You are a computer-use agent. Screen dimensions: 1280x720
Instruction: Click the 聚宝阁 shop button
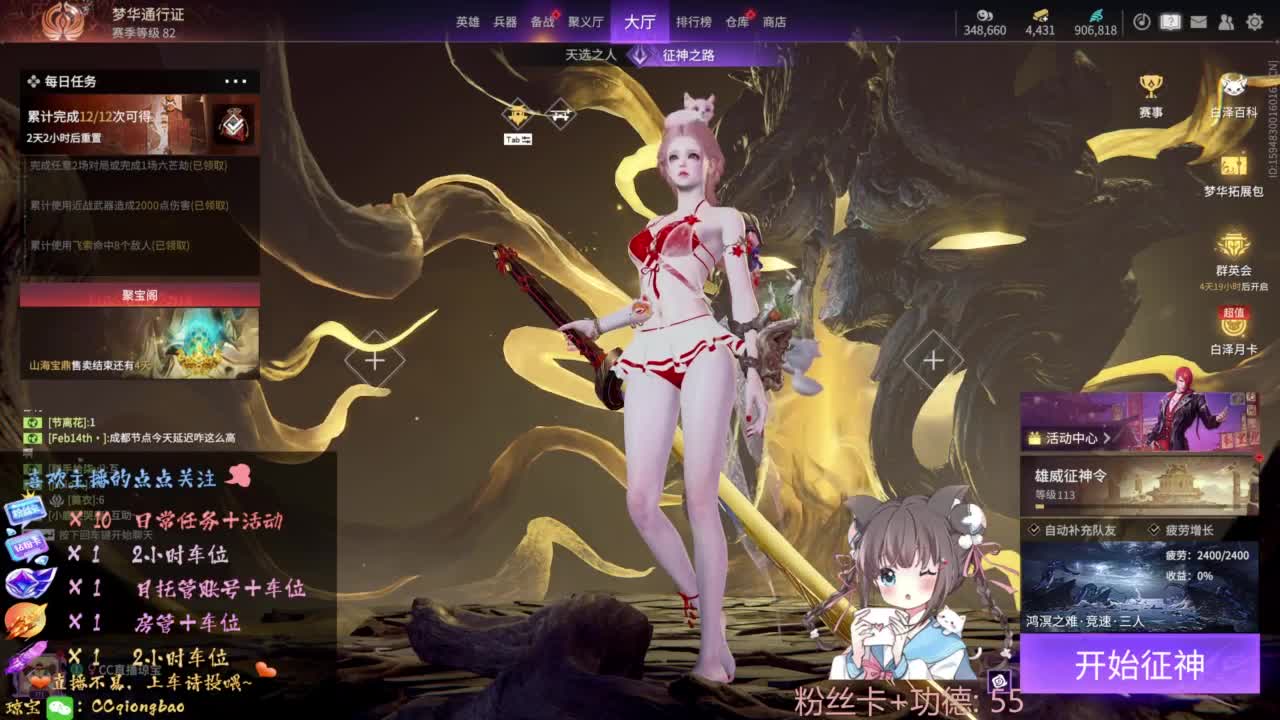pyautogui.click(x=138, y=294)
